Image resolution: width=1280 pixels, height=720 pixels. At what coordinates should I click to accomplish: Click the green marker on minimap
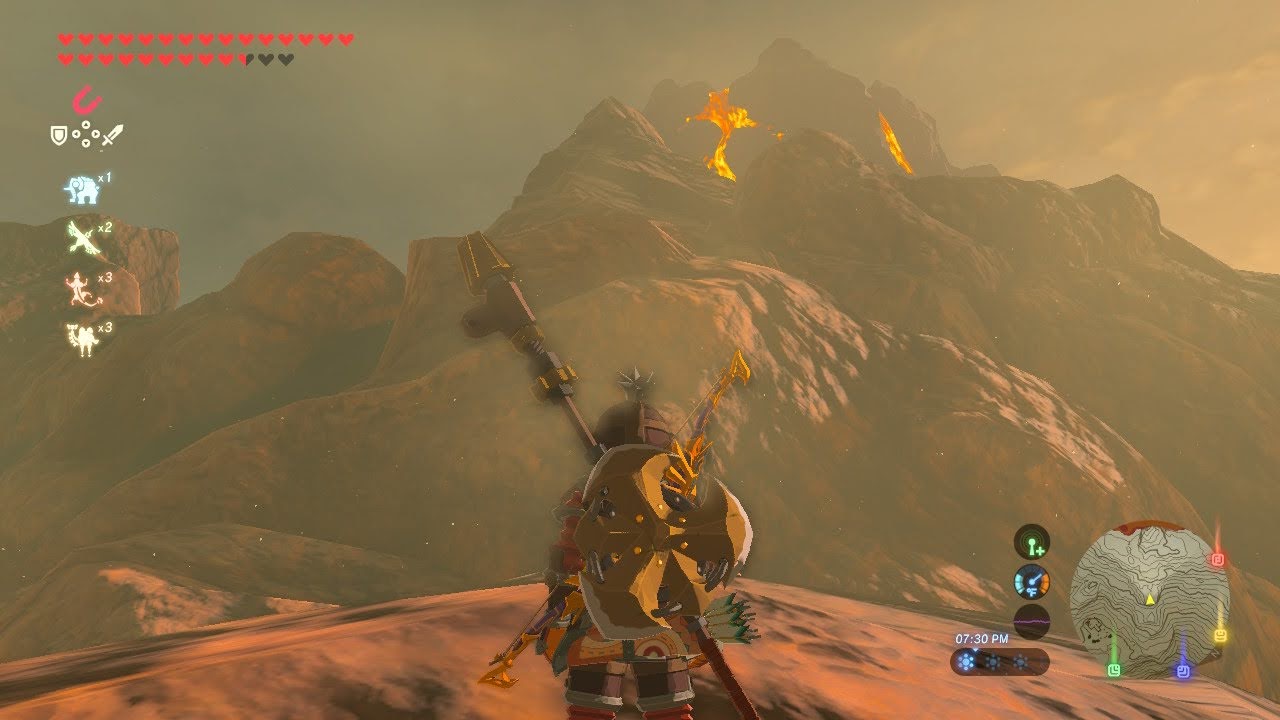click(x=1113, y=669)
